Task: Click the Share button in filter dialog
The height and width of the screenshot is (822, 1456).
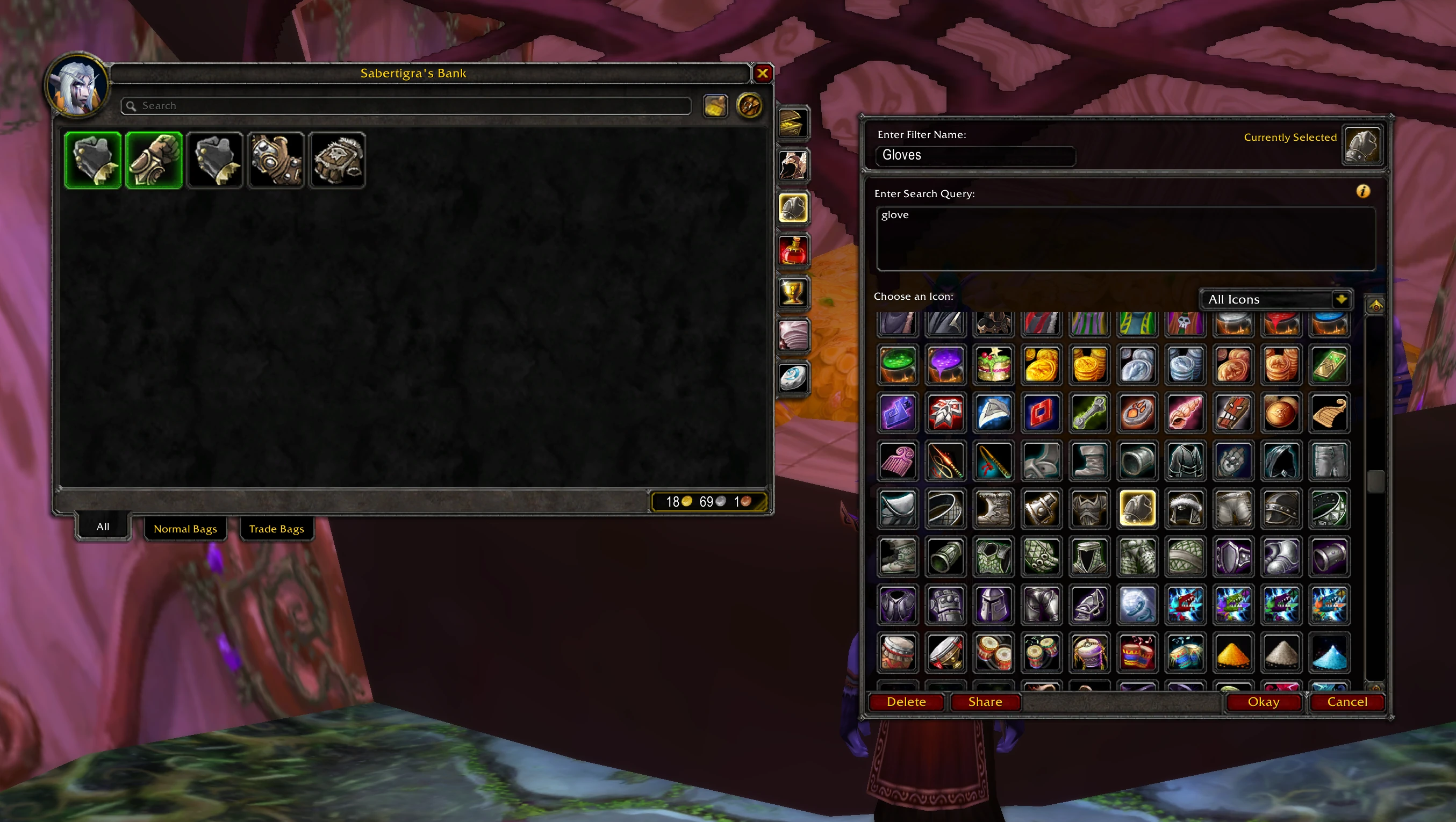Action: pyautogui.click(x=985, y=702)
